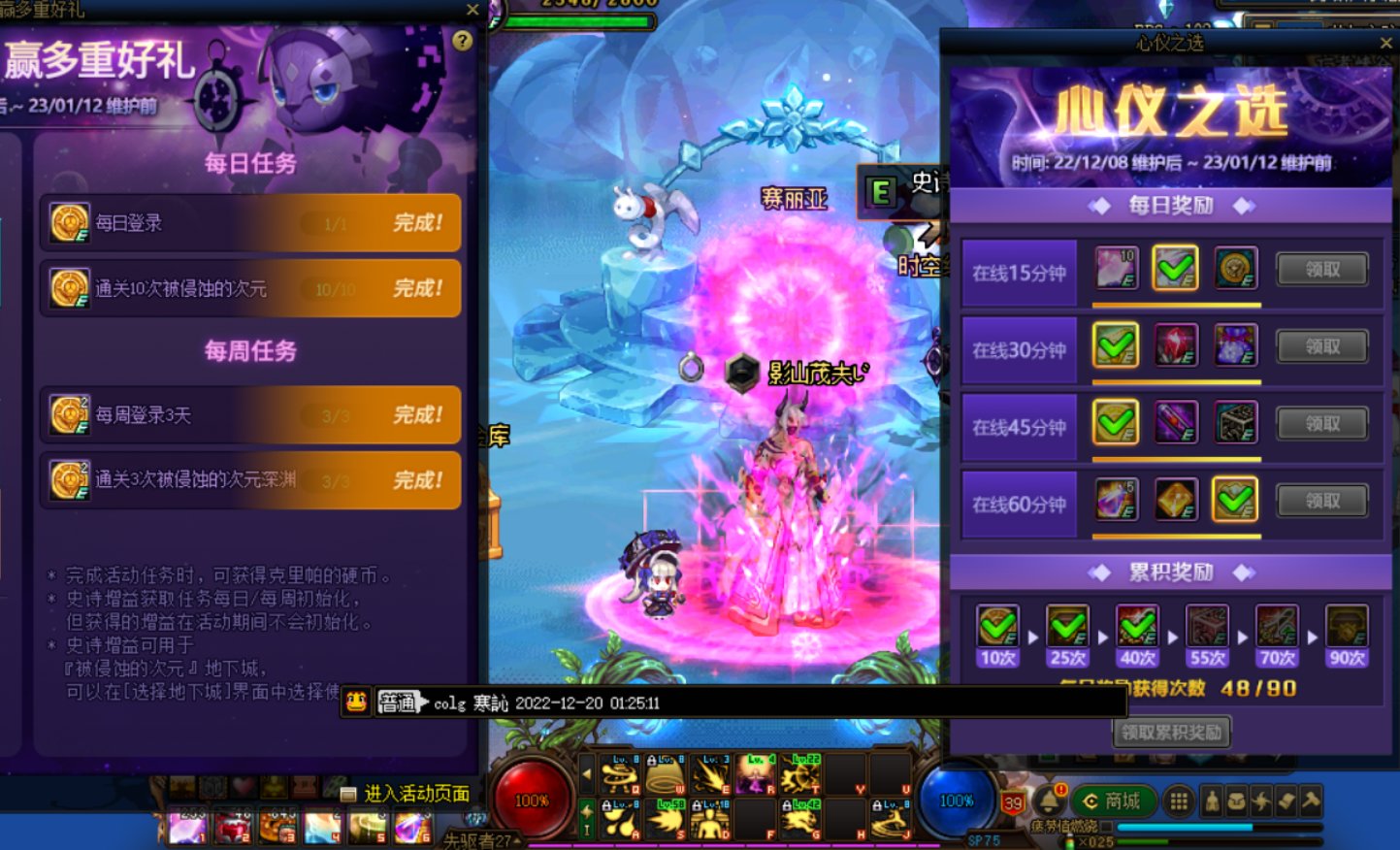Claim the 在线60分钟 reward with 领取

tap(1321, 501)
